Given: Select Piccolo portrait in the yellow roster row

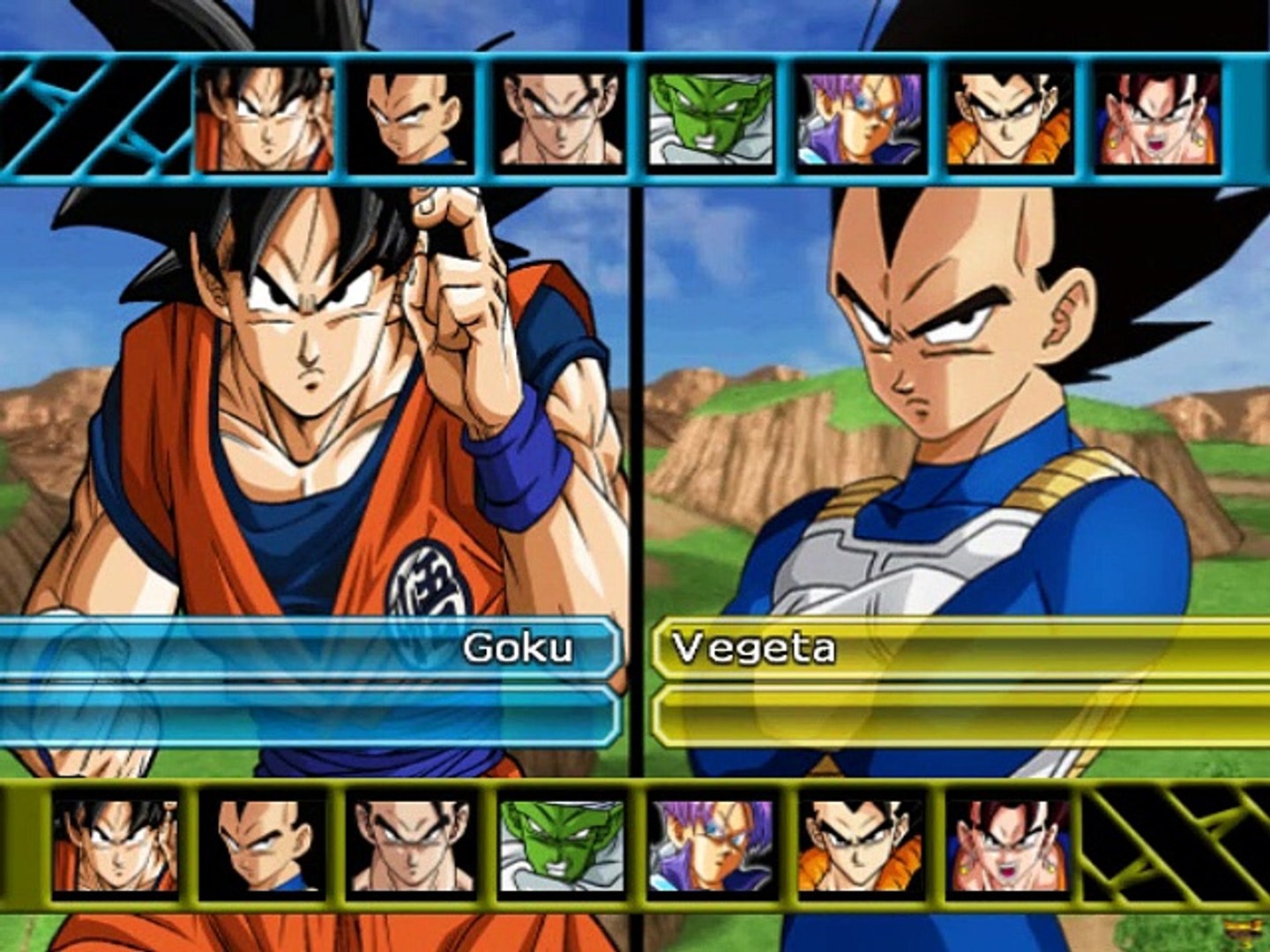Looking at the screenshot, I should pyautogui.click(x=561, y=846).
